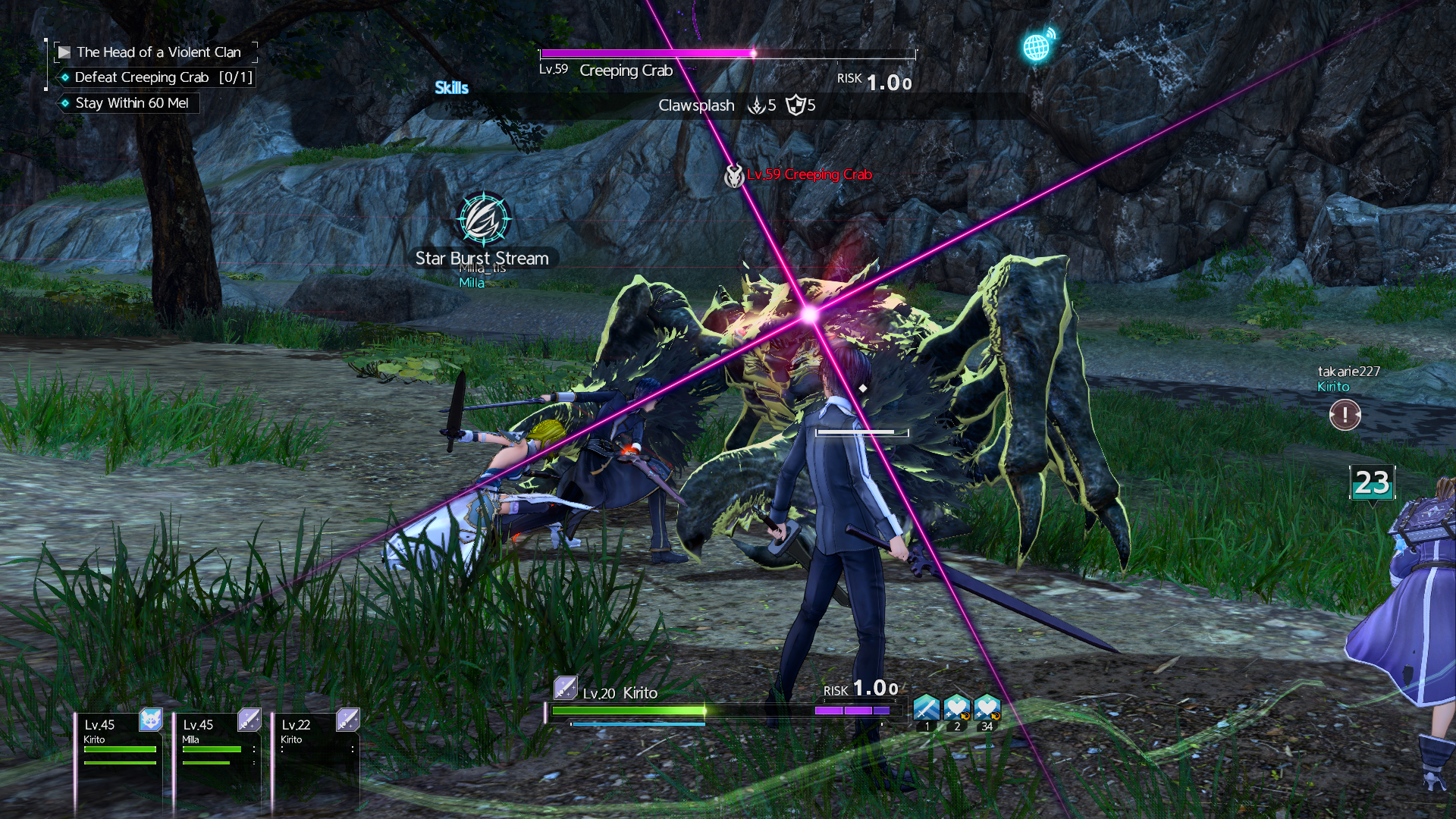The image size is (1456, 819).
Task: Activate the Star Burst Stream skill icon
Action: click(484, 219)
